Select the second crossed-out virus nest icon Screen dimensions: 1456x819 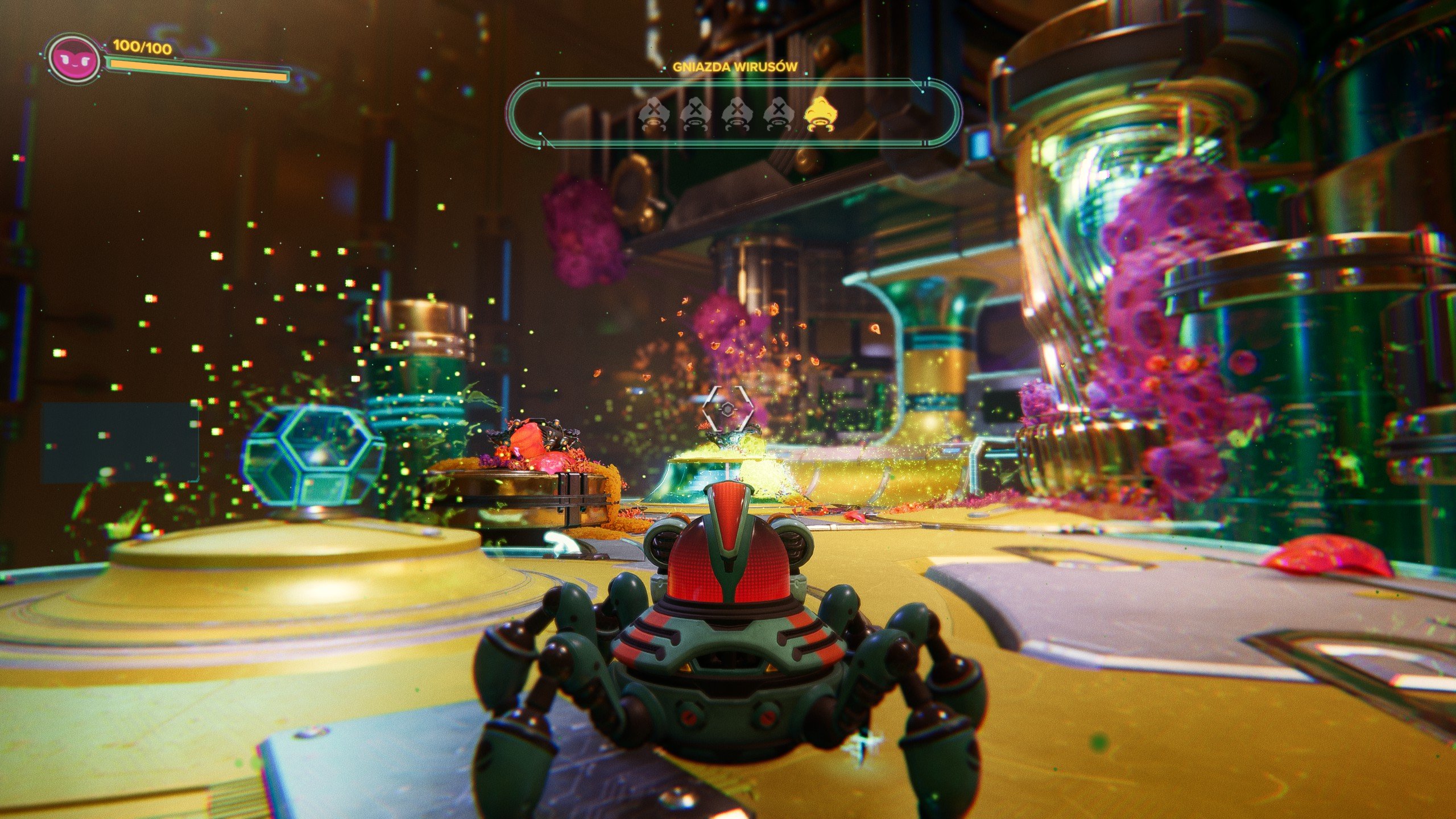[x=695, y=113]
